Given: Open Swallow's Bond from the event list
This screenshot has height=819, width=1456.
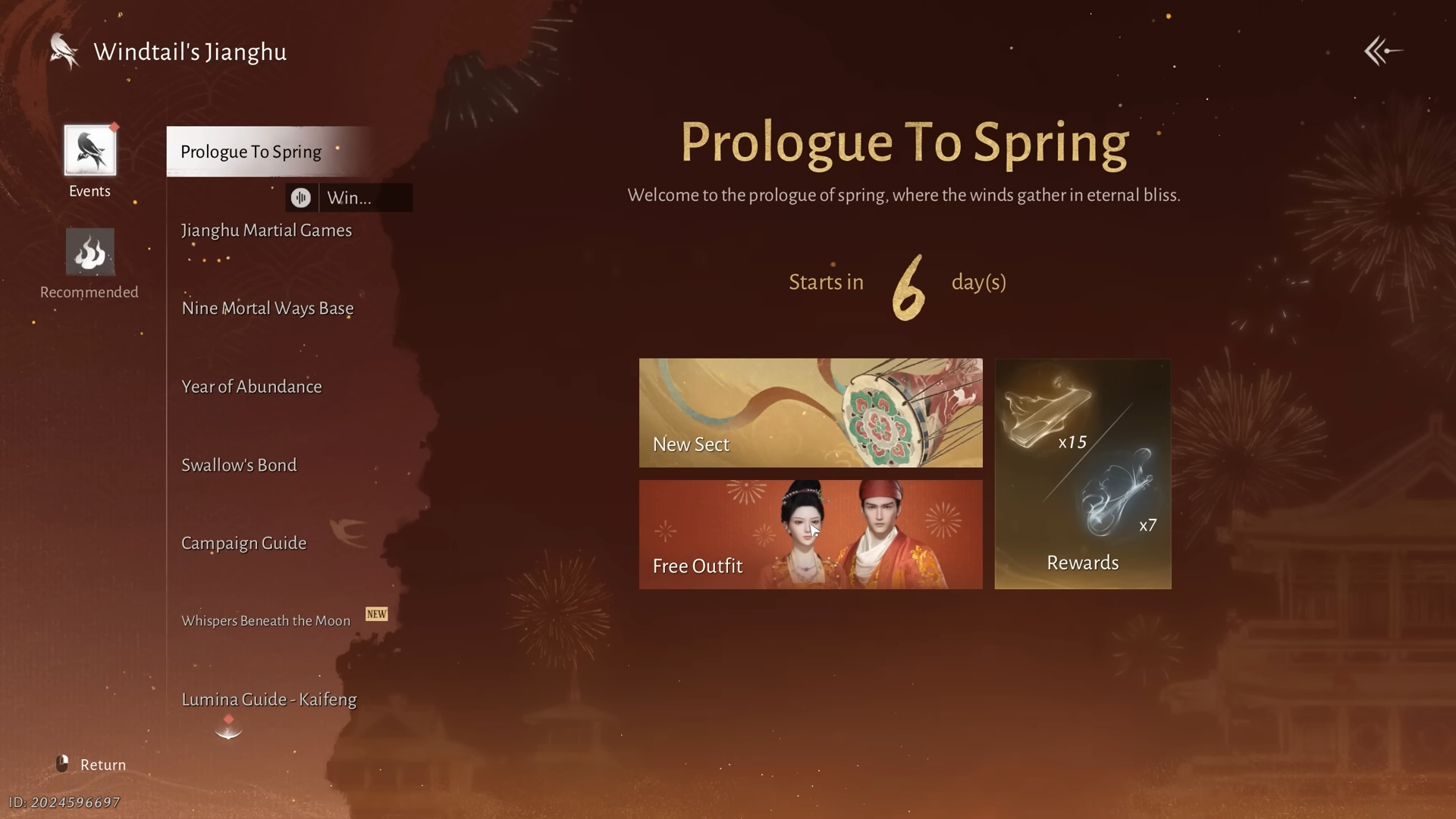Looking at the screenshot, I should tap(239, 464).
